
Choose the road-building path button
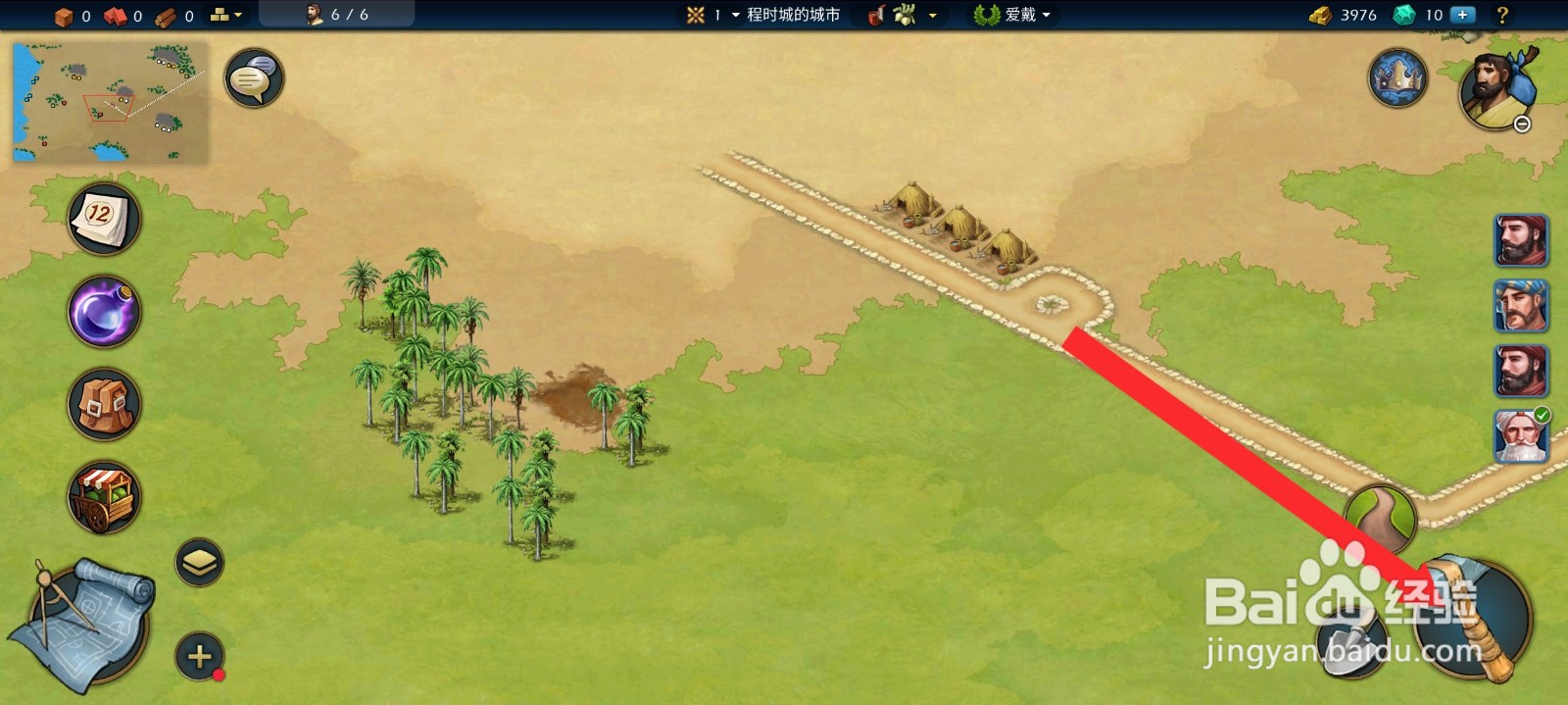tap(1380, 520)
